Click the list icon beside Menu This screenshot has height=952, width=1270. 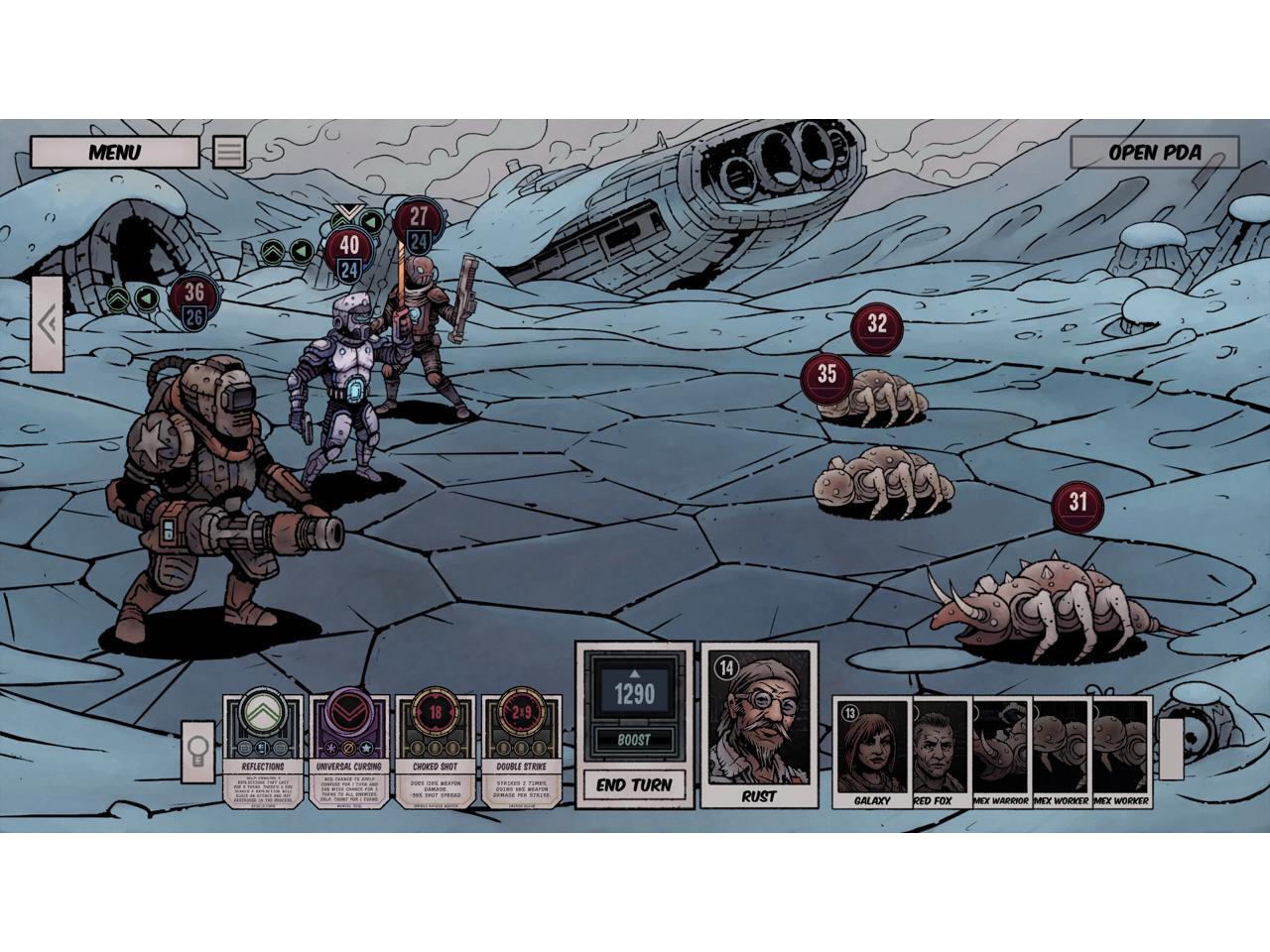pos(229,152)
